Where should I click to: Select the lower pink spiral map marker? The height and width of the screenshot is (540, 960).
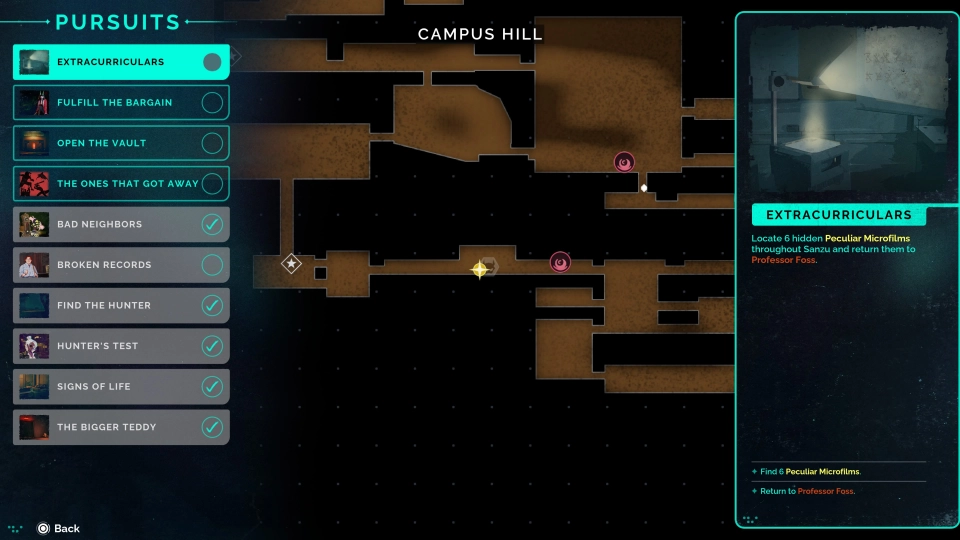pyautogui.click(x=560, y=263)
